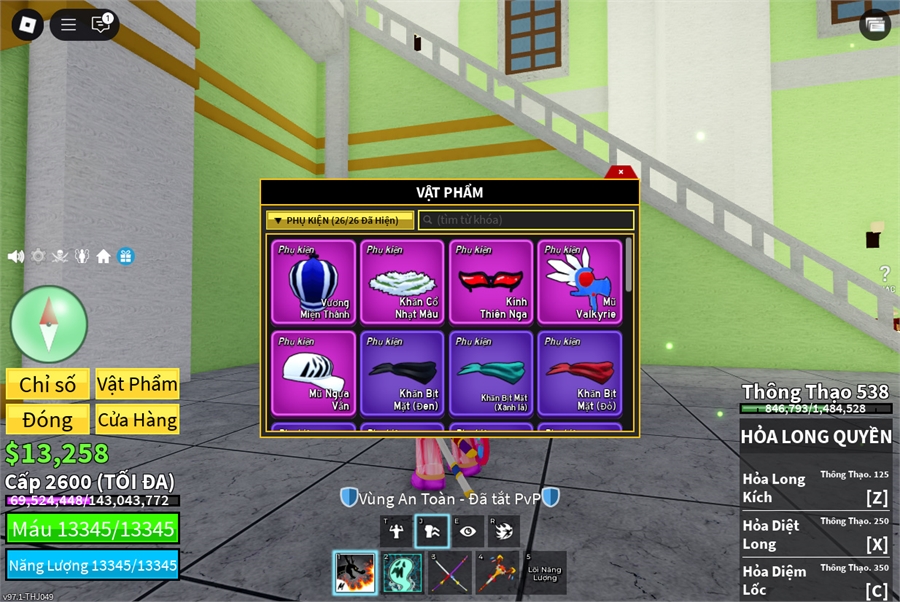Click the keyword search field
Viewport: 900px width, 602px height.
click(x=526, y=220)
